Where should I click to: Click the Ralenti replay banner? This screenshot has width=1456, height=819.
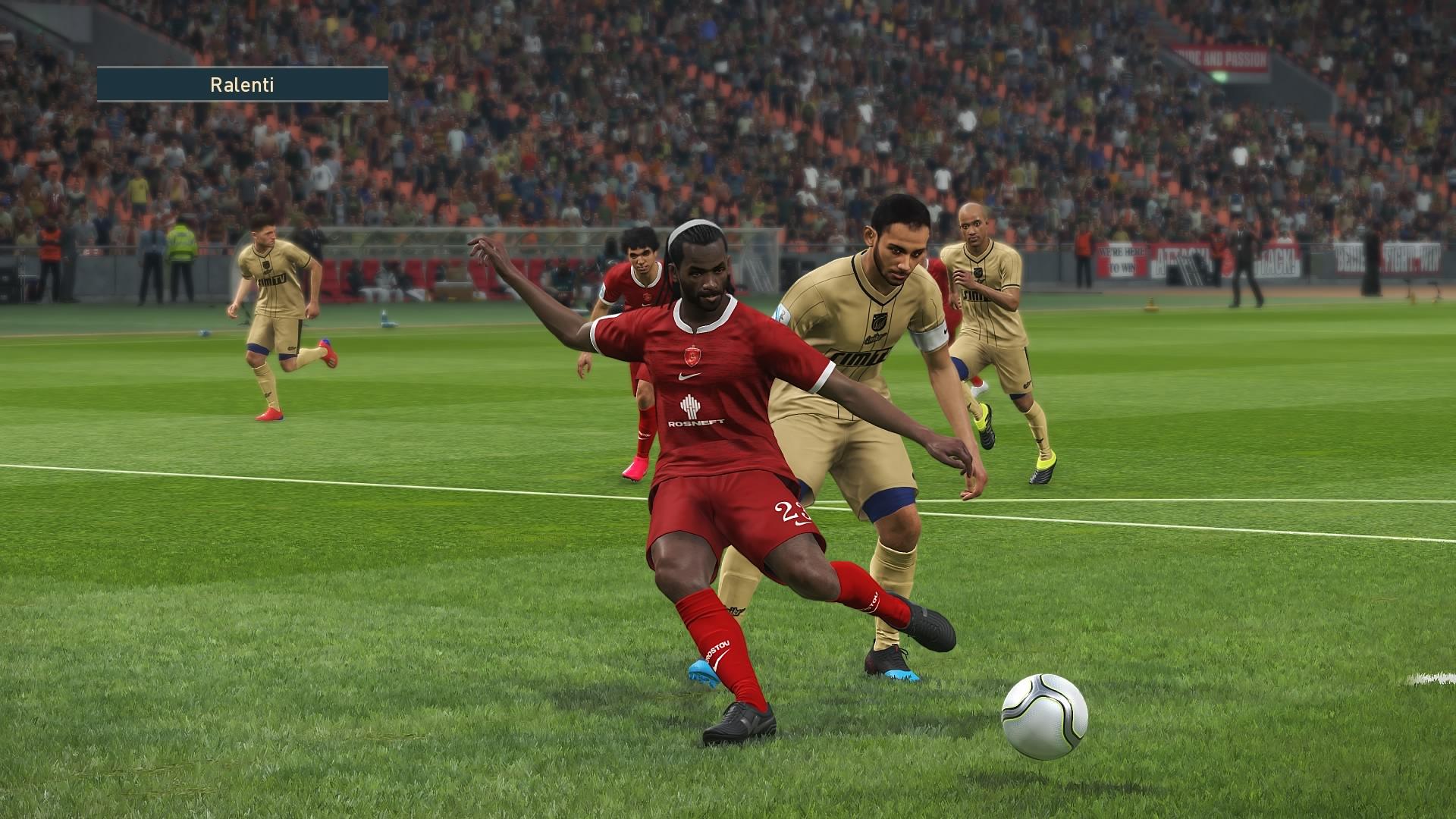pyautogui.click(x=243, y=84)
